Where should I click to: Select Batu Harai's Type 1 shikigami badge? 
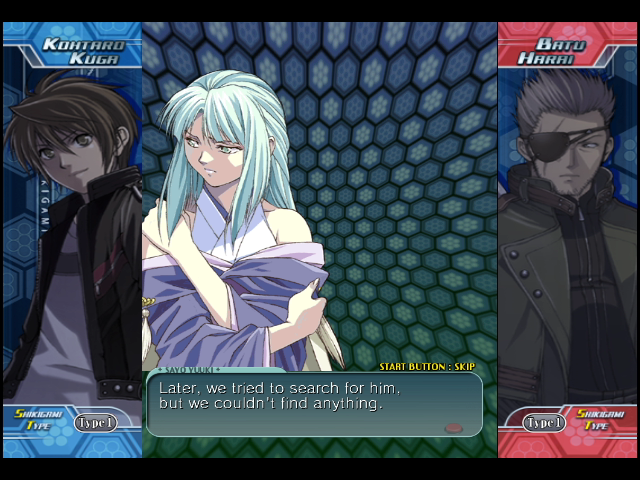545,422
